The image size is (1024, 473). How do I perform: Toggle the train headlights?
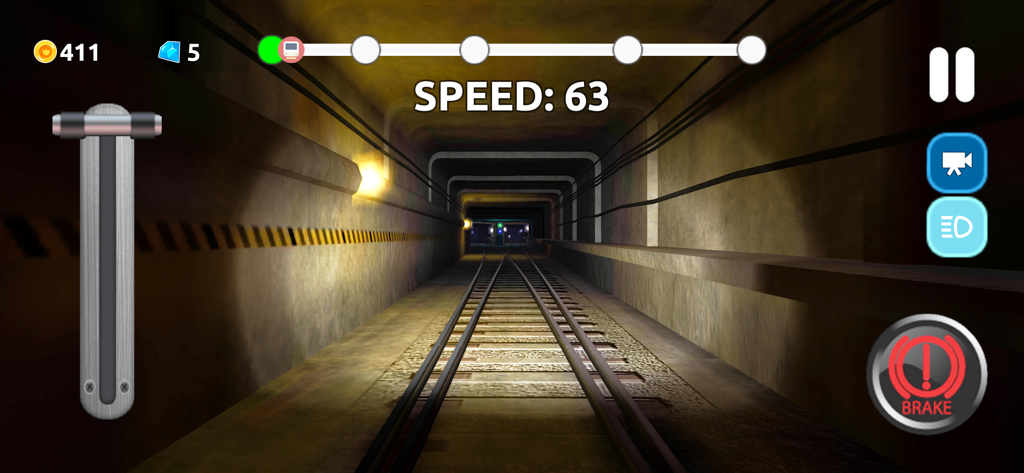coord(956,227)
